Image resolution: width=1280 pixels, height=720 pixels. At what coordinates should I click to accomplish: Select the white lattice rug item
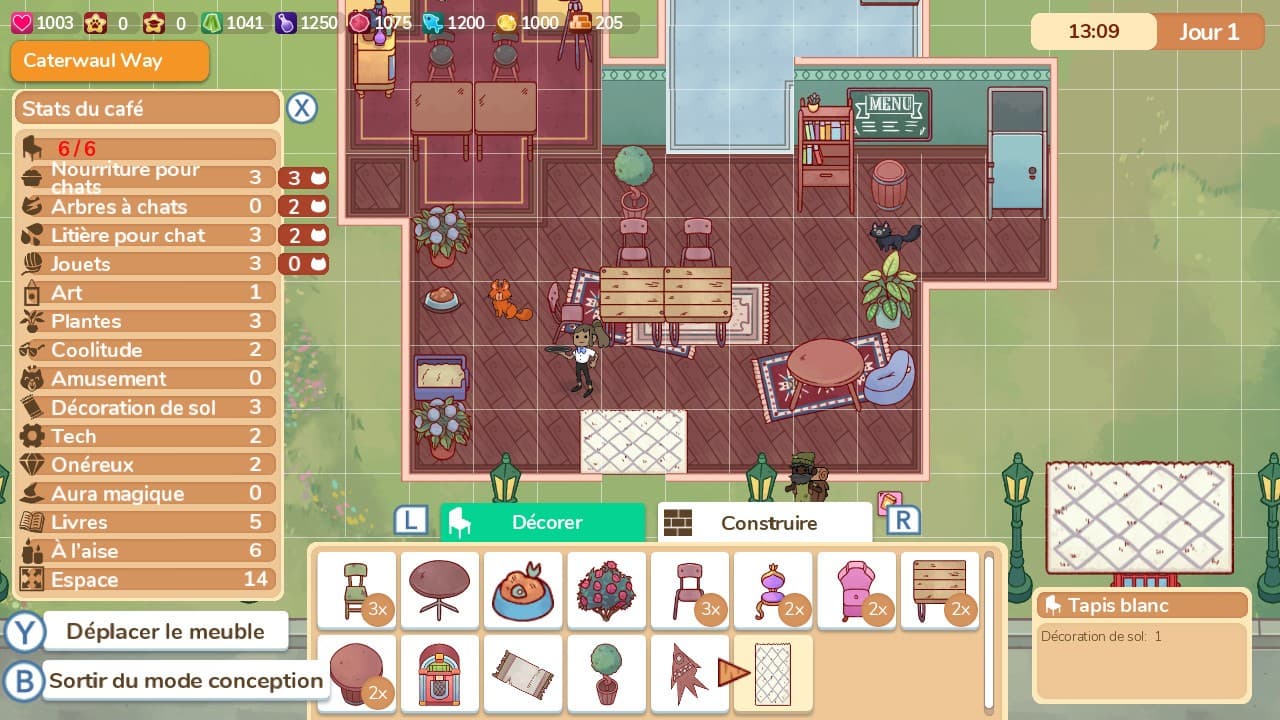click(773, 673)
